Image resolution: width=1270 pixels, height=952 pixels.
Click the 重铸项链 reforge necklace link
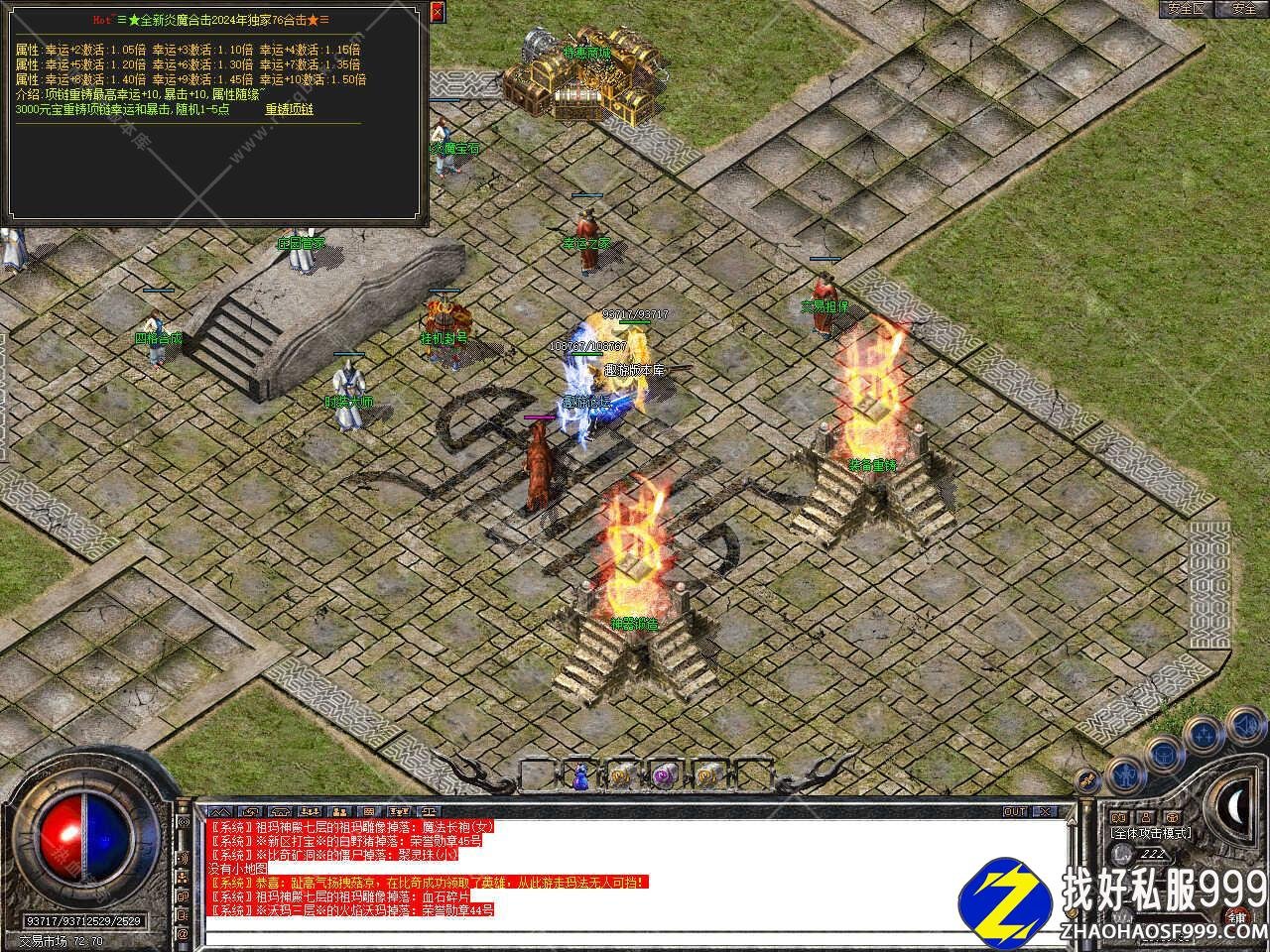pyautogui.click(x=289, y=110)
